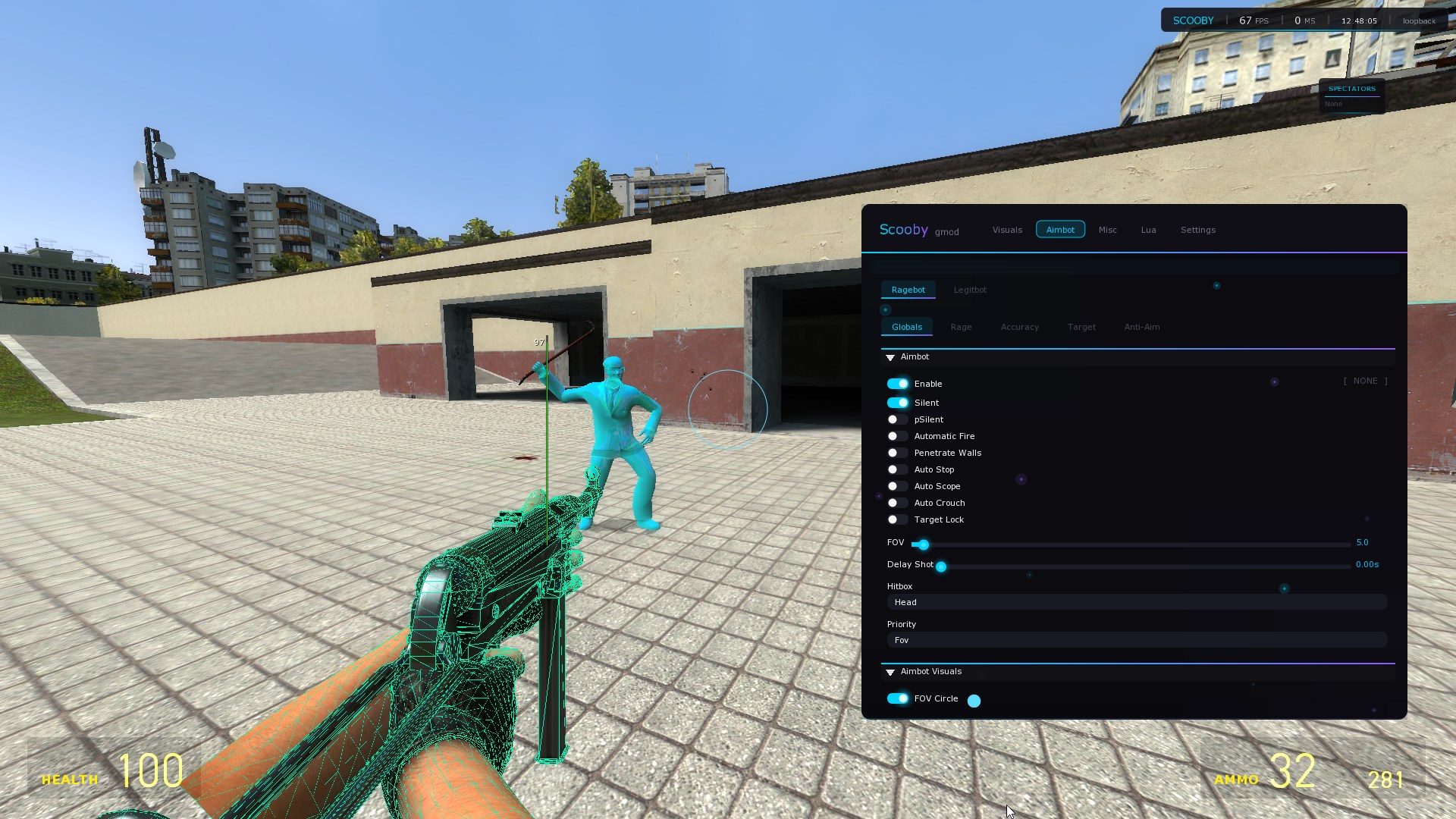This screenshot has width=1456, height=819.
Task: Switch to the Legitbot tab
Action: [970, 290]
